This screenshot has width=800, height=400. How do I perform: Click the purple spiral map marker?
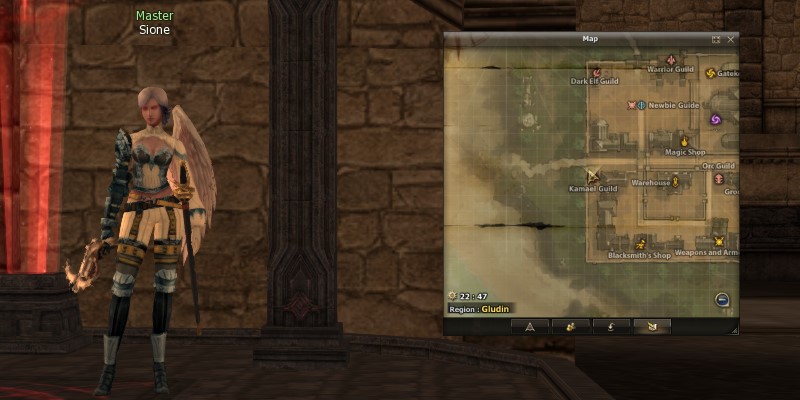(715, 120)
